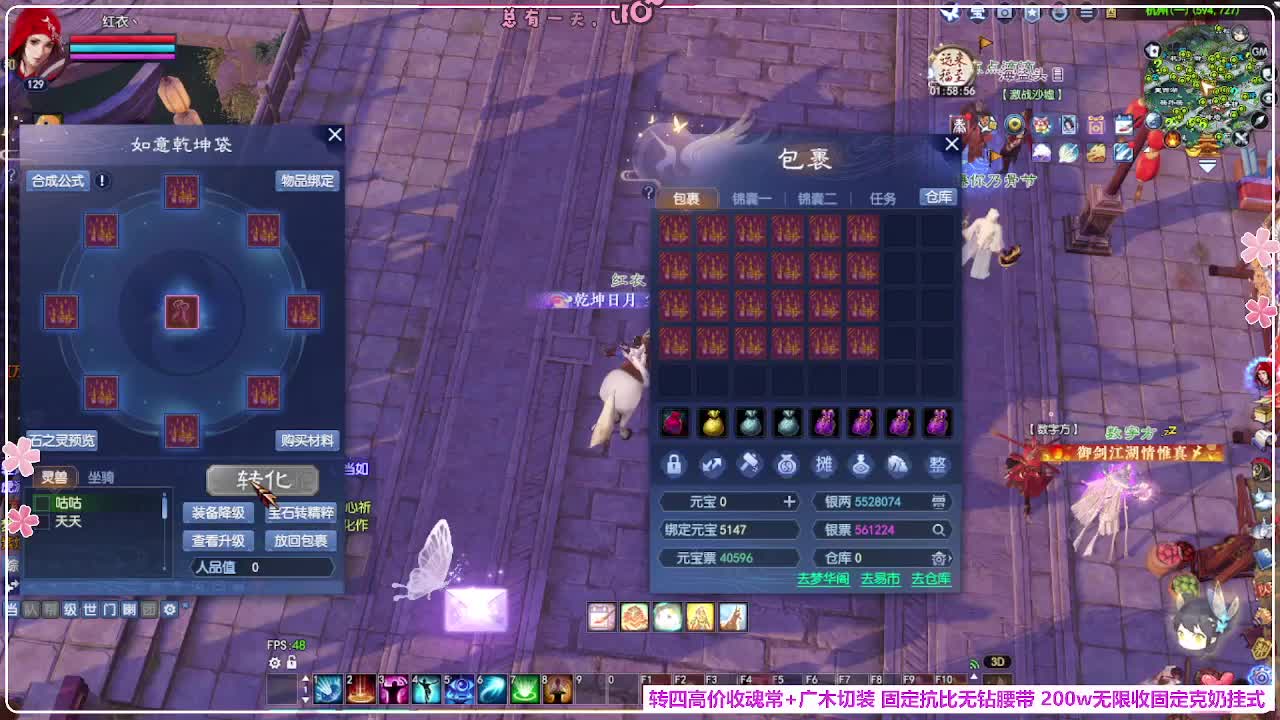This screenshot has width=1280, height=720.
Task: Click the down arrow below the pet list scrollbar
Action: [163, 568]
